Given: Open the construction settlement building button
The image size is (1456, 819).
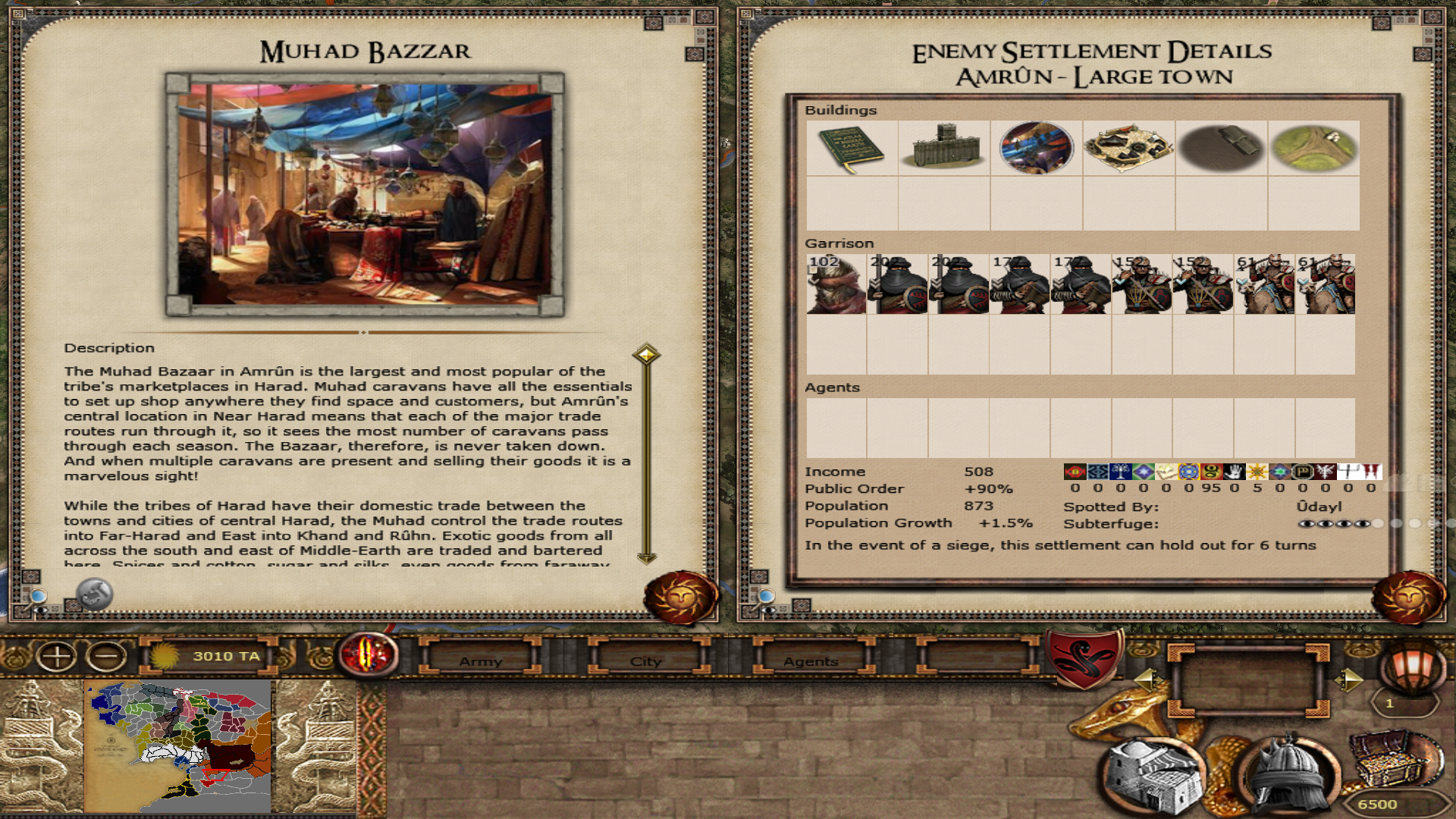Looking at the screenshot, I should click(x=1151, y=775).
